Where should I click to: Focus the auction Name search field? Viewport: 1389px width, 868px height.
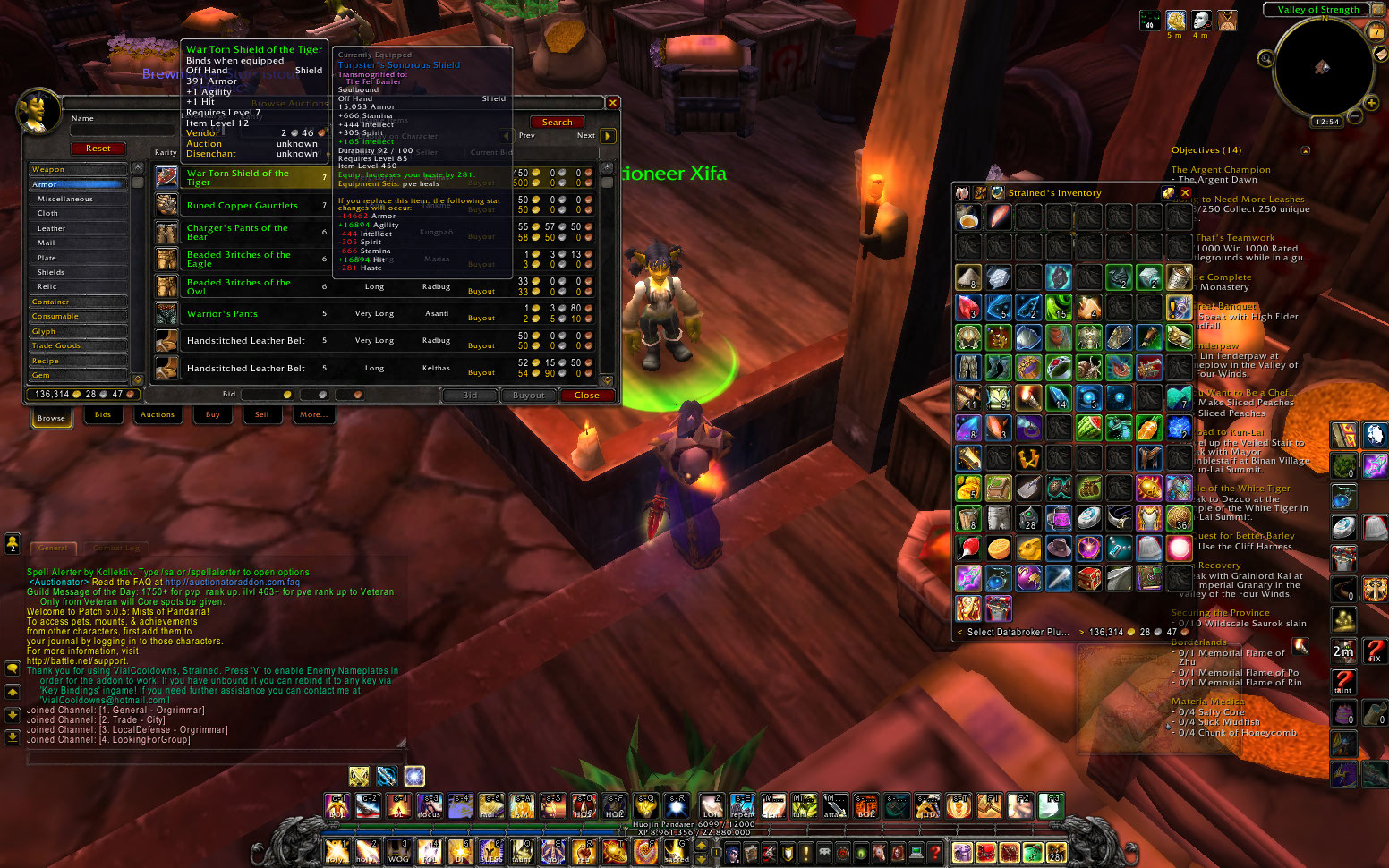click(122, 131)
